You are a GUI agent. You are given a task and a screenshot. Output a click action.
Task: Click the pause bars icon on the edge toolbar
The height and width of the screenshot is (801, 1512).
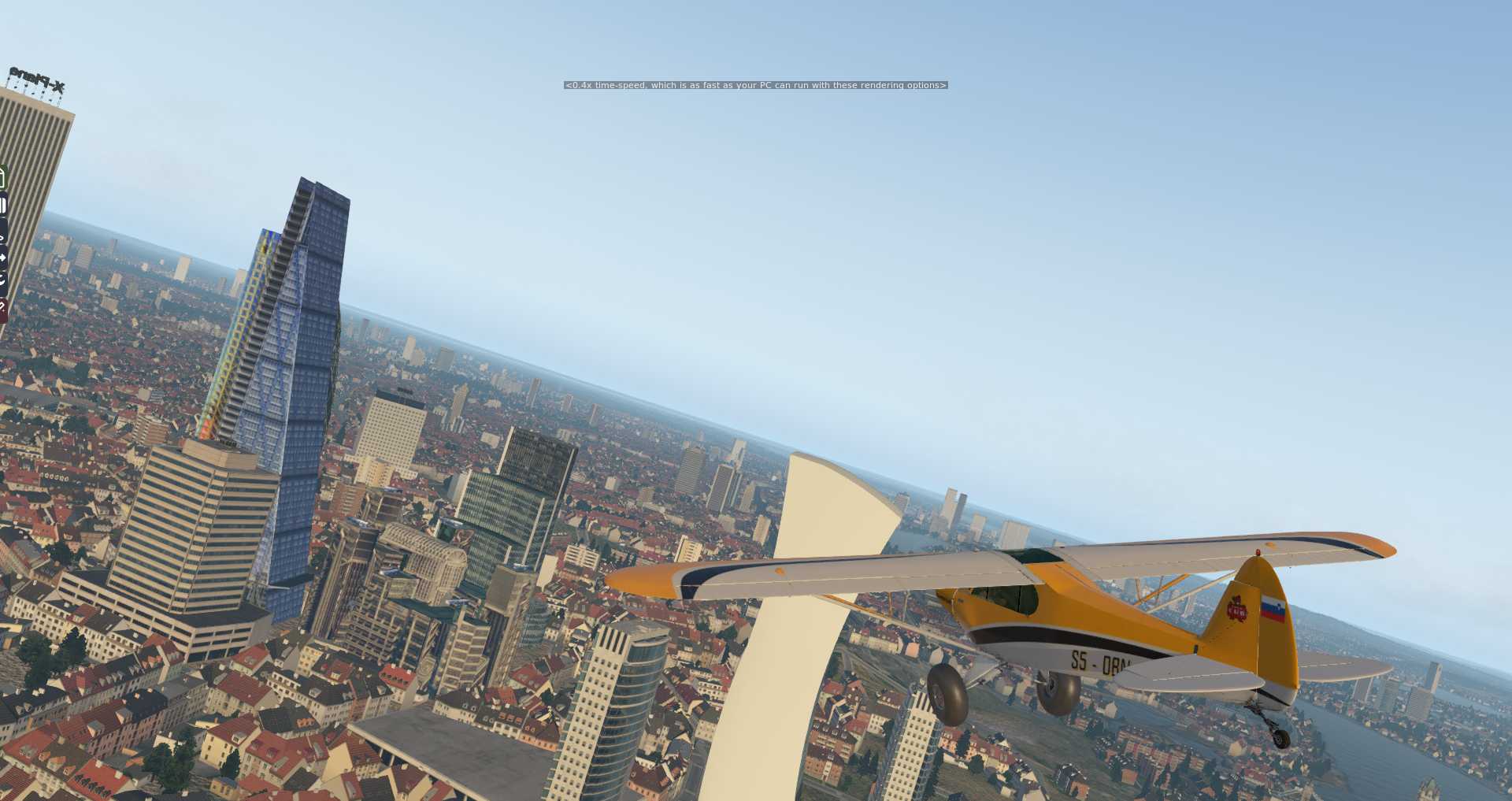(x=3, y=205)
